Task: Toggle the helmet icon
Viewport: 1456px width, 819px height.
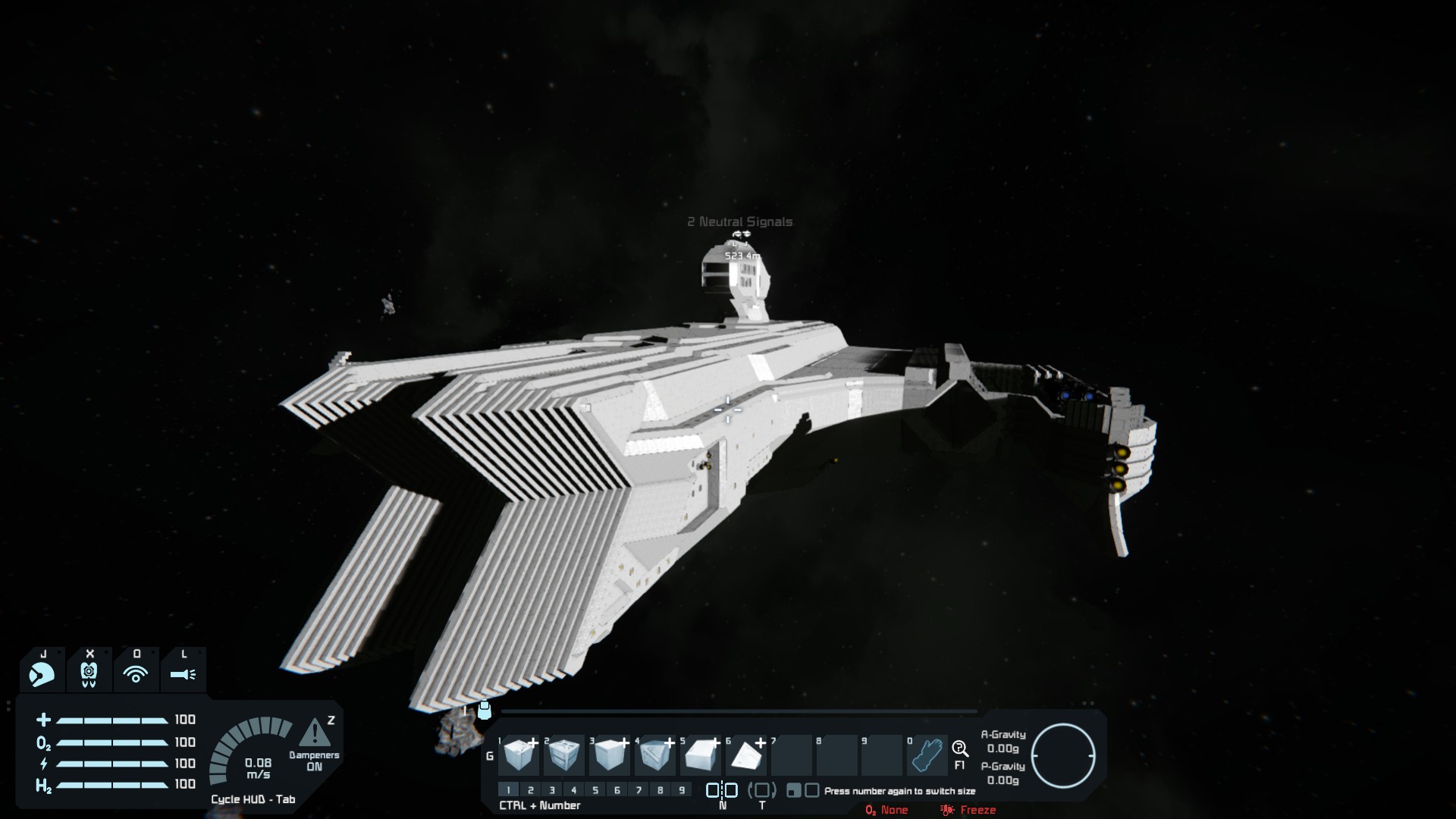Action: pyautogui.click(x=42, y=673)
